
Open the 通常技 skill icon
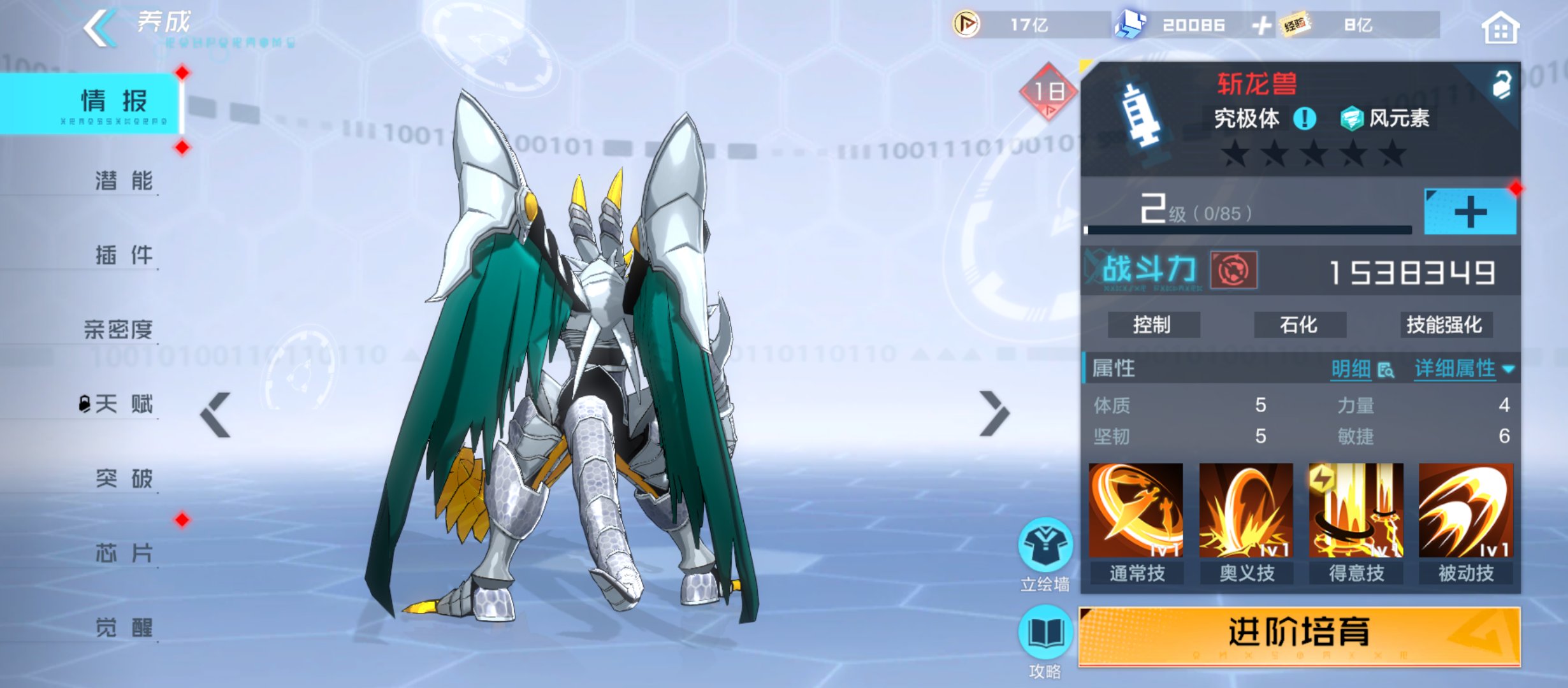point(1136,511)
